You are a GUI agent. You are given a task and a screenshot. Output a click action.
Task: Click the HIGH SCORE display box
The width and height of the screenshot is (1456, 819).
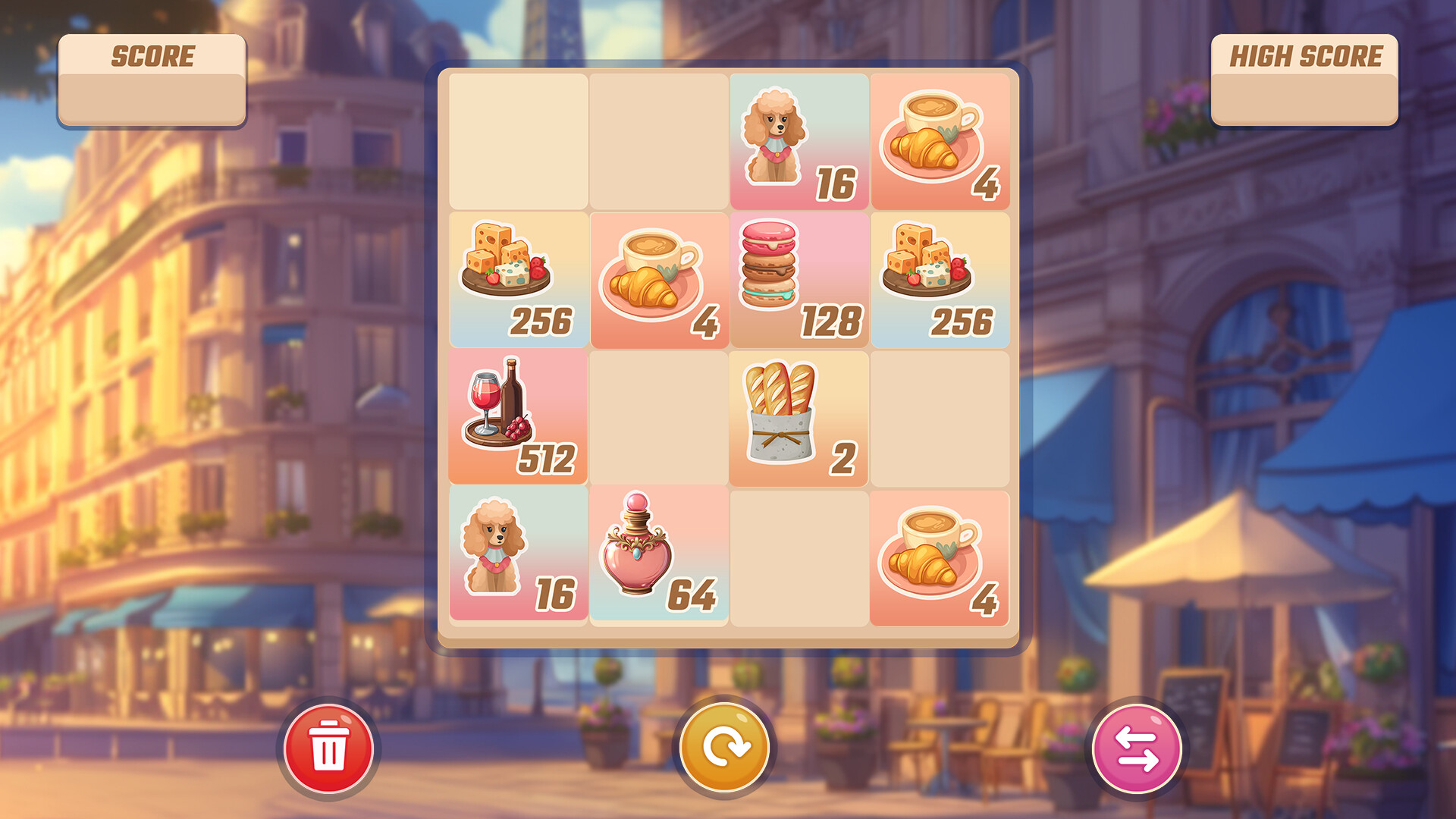coord(1304,80)
